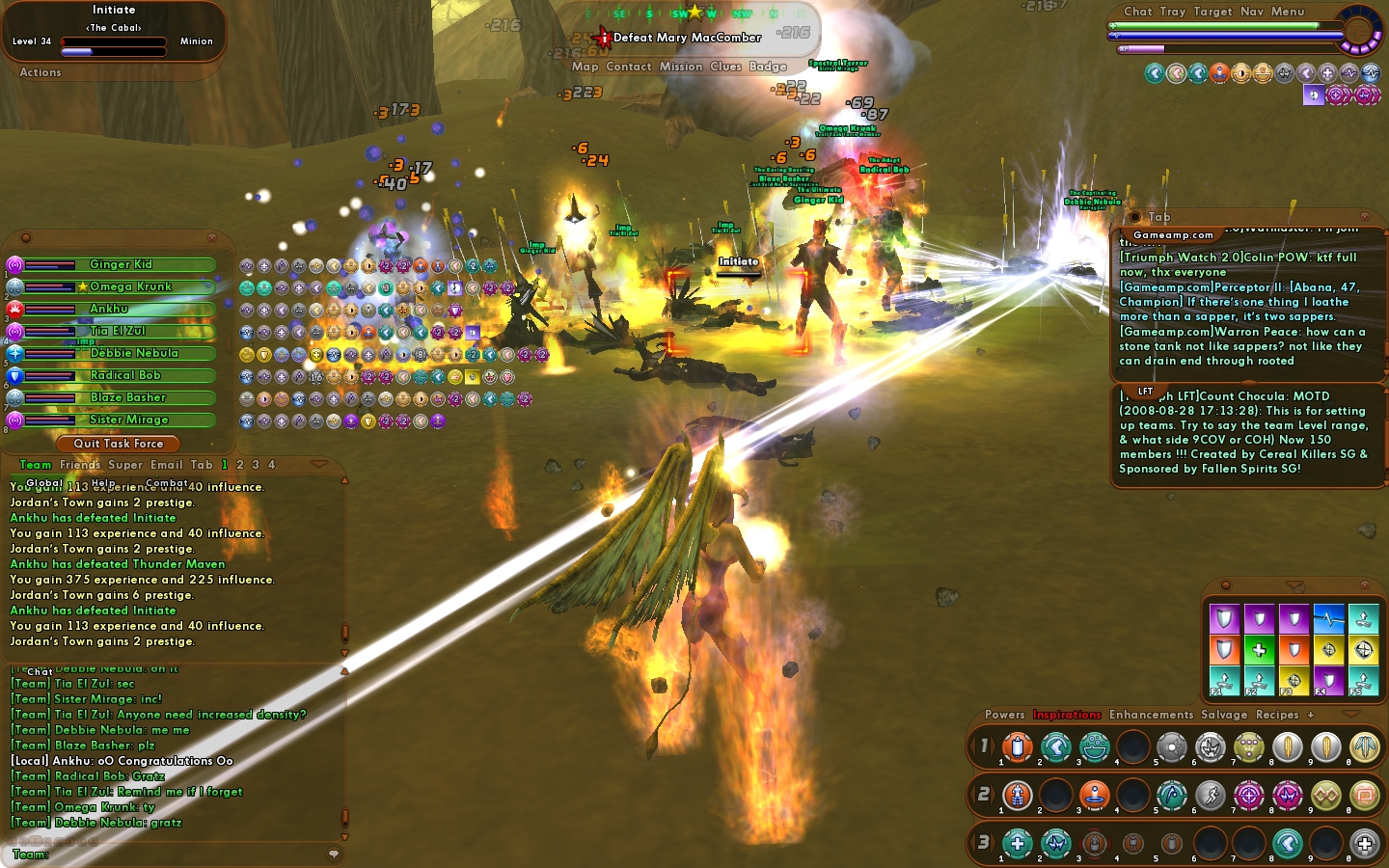Select teammate Ginger Kid in team list
Screen dimensions: 1389x868
click(121, 264)
